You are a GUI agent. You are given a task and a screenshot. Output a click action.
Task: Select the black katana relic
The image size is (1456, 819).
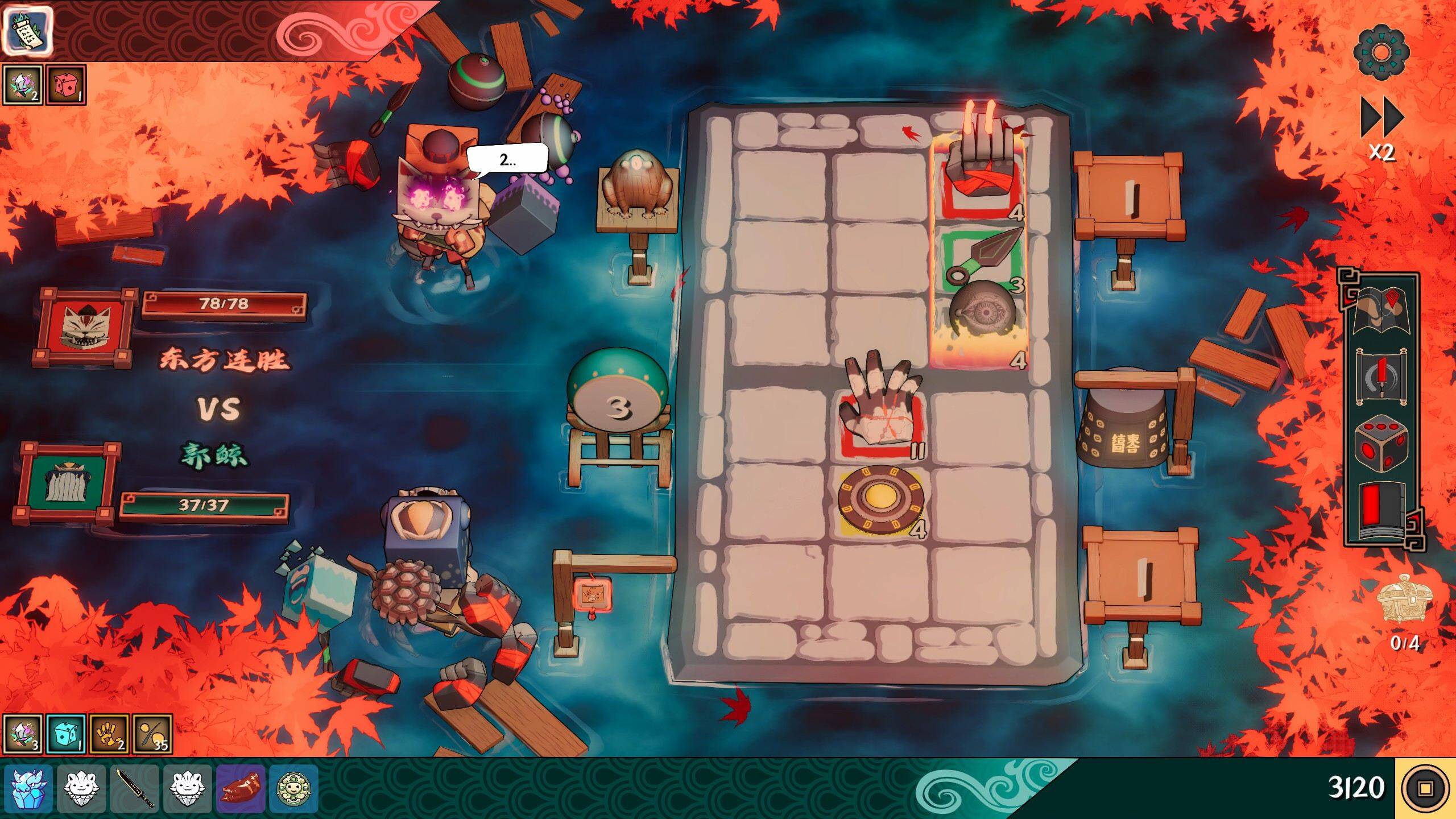pyautogui.click(x=135, y=788)
